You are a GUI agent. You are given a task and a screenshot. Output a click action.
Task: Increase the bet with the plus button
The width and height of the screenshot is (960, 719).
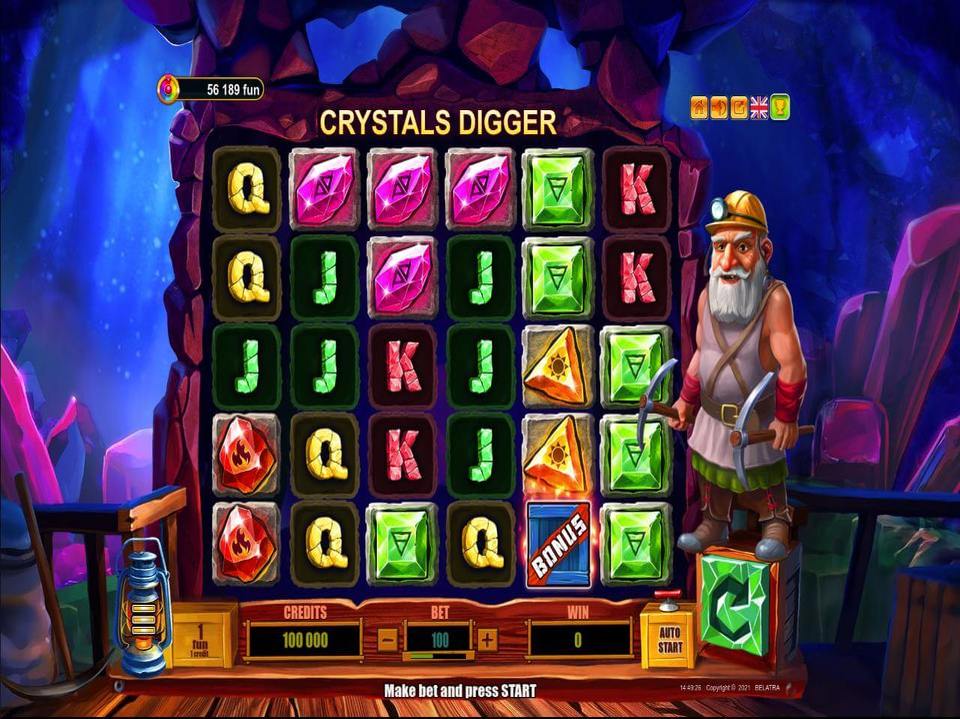point(487,640)
